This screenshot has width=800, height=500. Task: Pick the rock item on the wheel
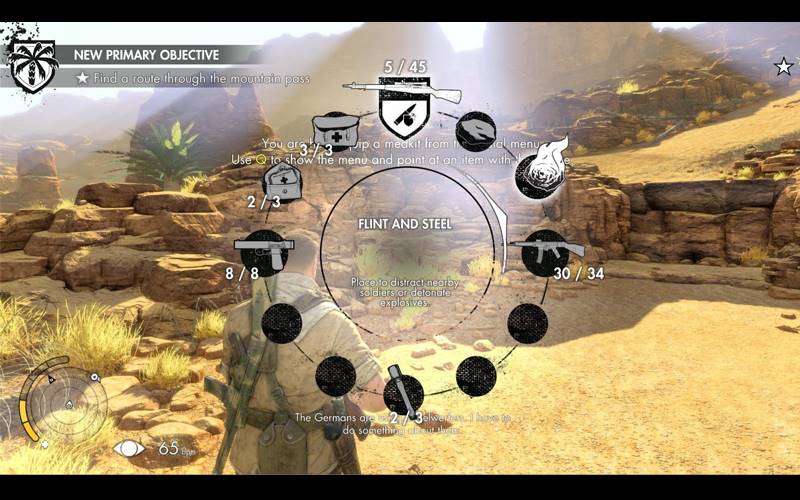(x=476, y=131)
